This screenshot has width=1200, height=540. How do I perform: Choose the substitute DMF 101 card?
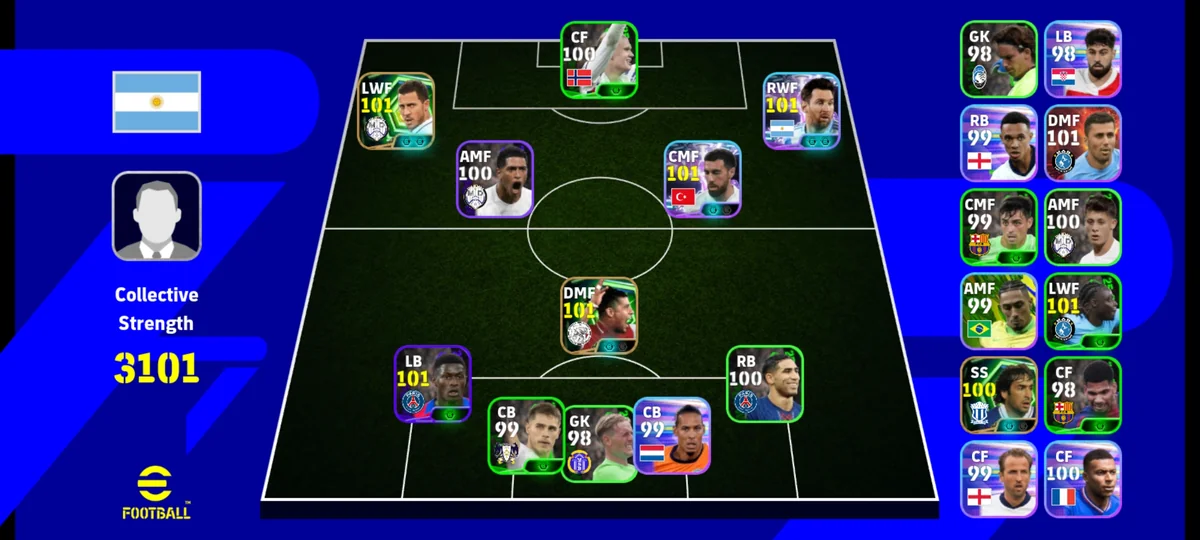(x=1083, y=143)
